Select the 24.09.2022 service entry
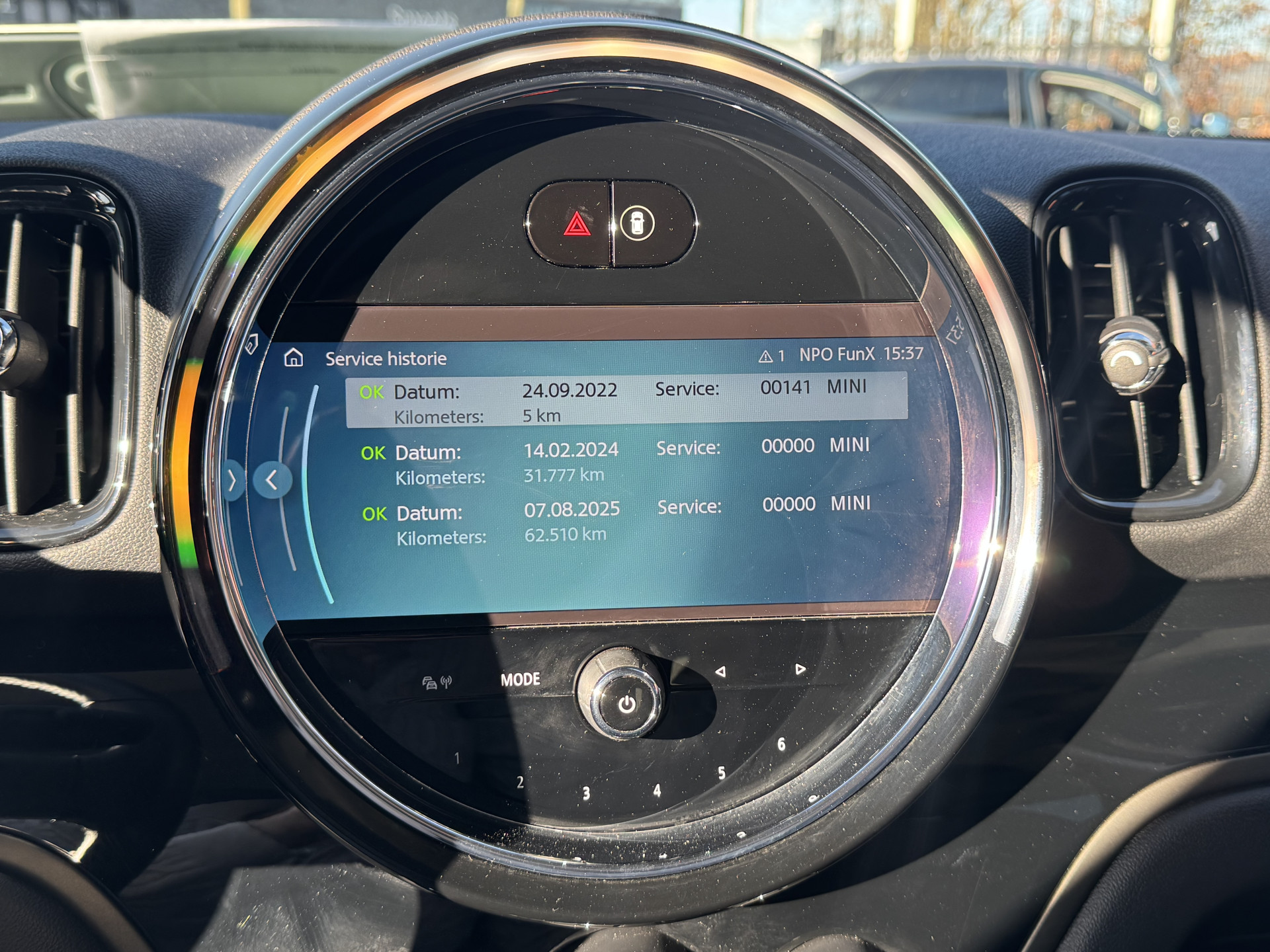1270x952 pixels. 626,401
